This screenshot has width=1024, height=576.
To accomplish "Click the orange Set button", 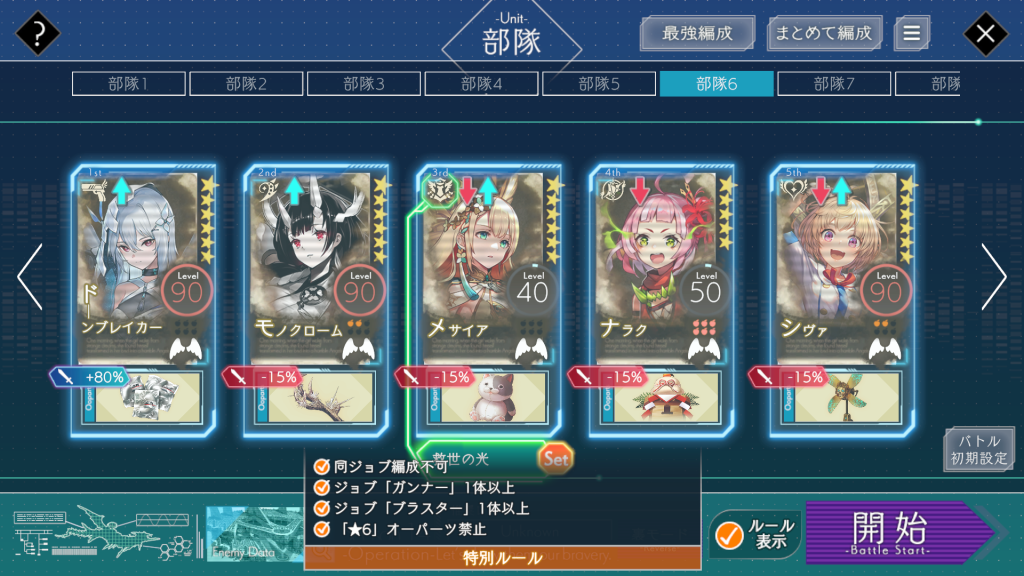I will point(555,459).
